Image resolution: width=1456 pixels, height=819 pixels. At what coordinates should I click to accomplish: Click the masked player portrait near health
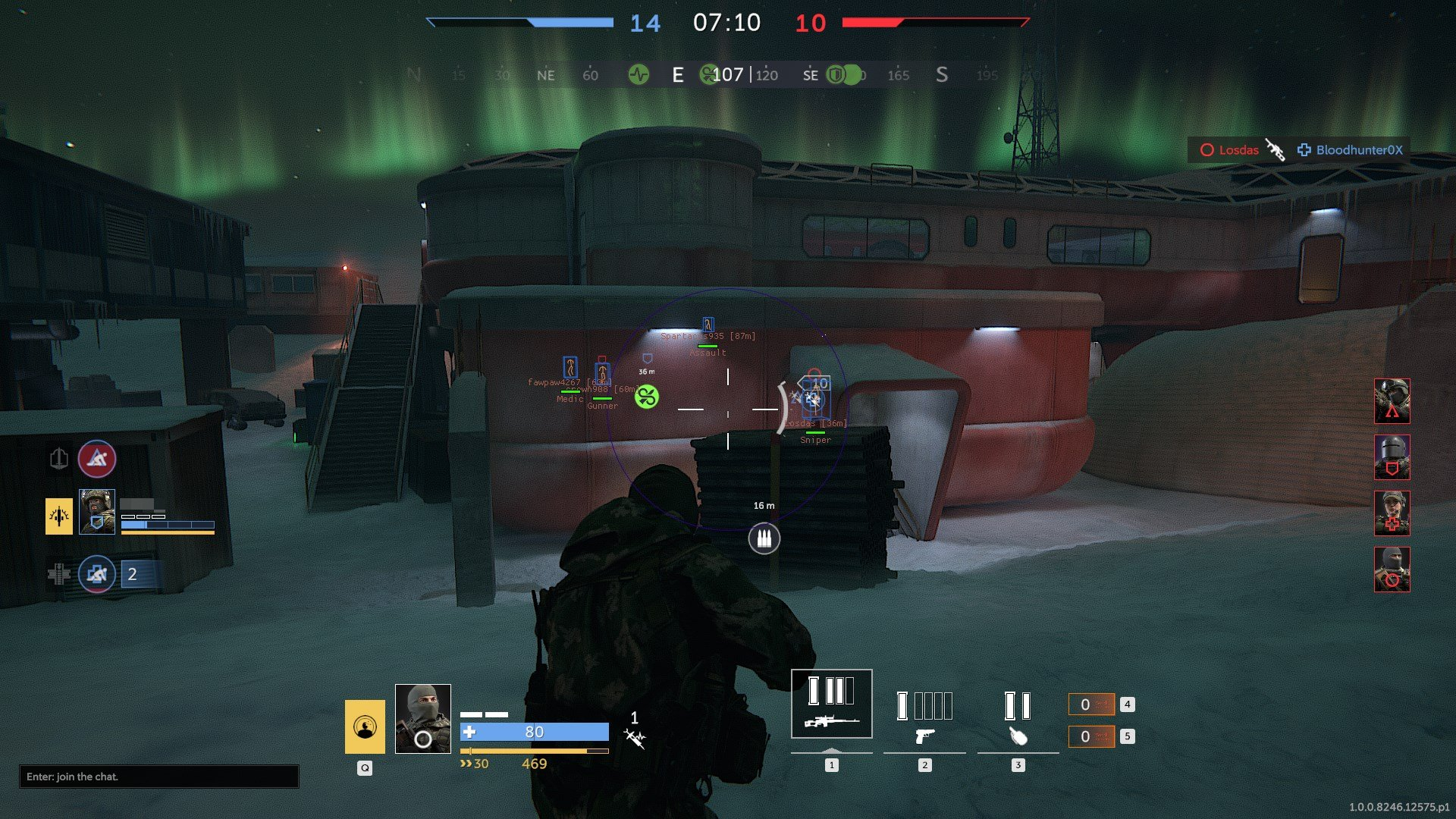click(x=423, y=718)
